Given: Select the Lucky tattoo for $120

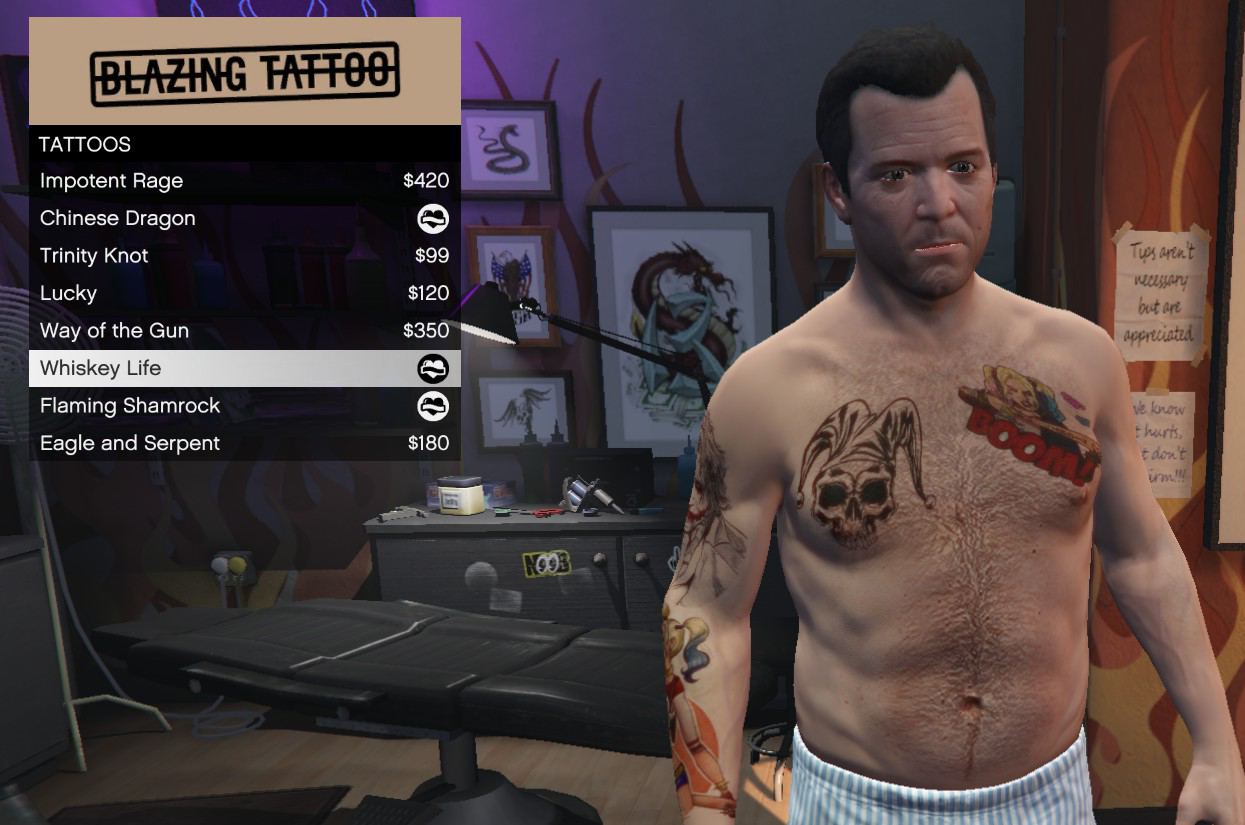Looking at the screenshot, I should [x=244, y=293].
